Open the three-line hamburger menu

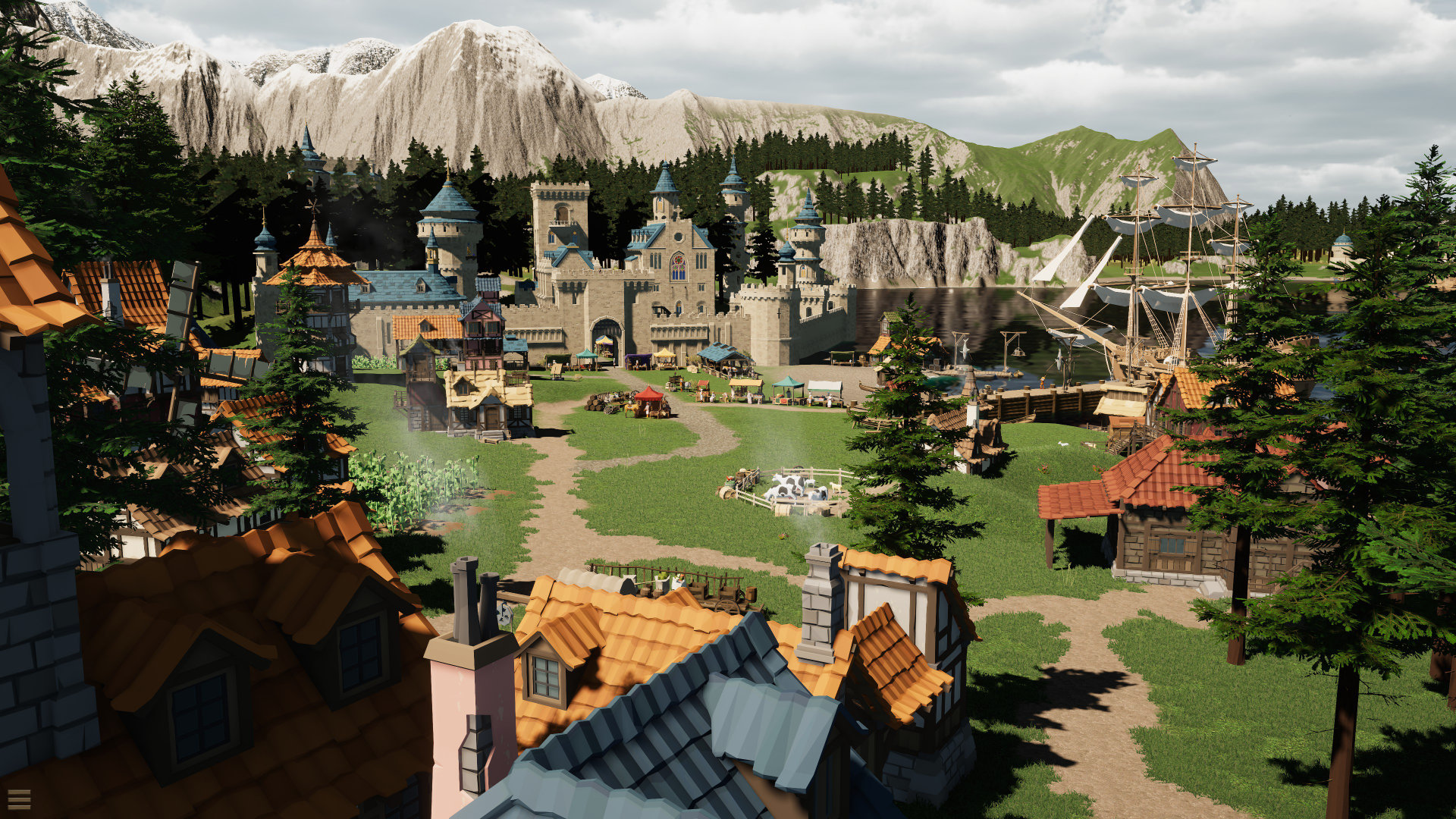tap(19, 799)
